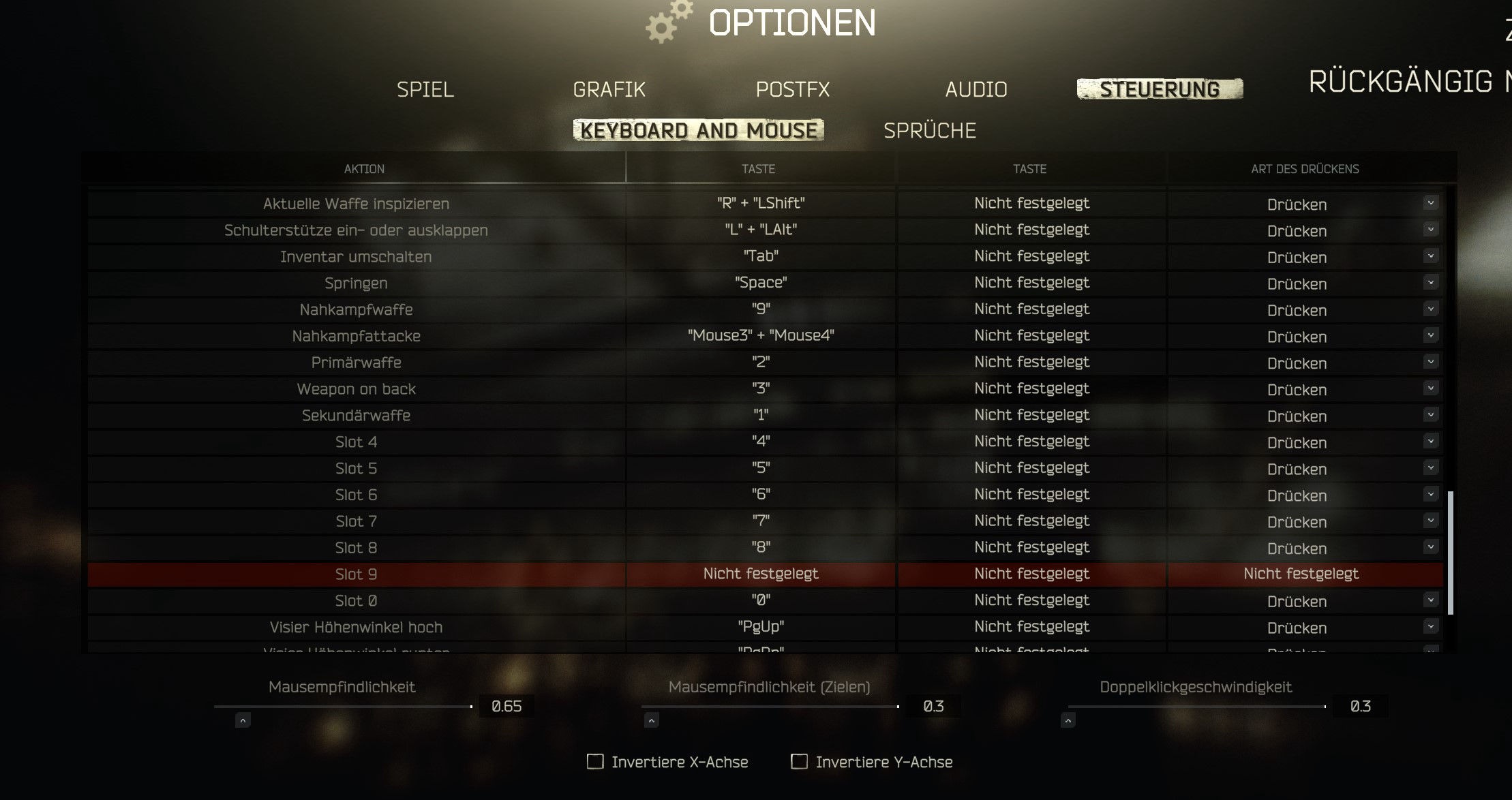
Task: Toggle the Invertiere X-Achse checkbox
Action: [595, 761]
